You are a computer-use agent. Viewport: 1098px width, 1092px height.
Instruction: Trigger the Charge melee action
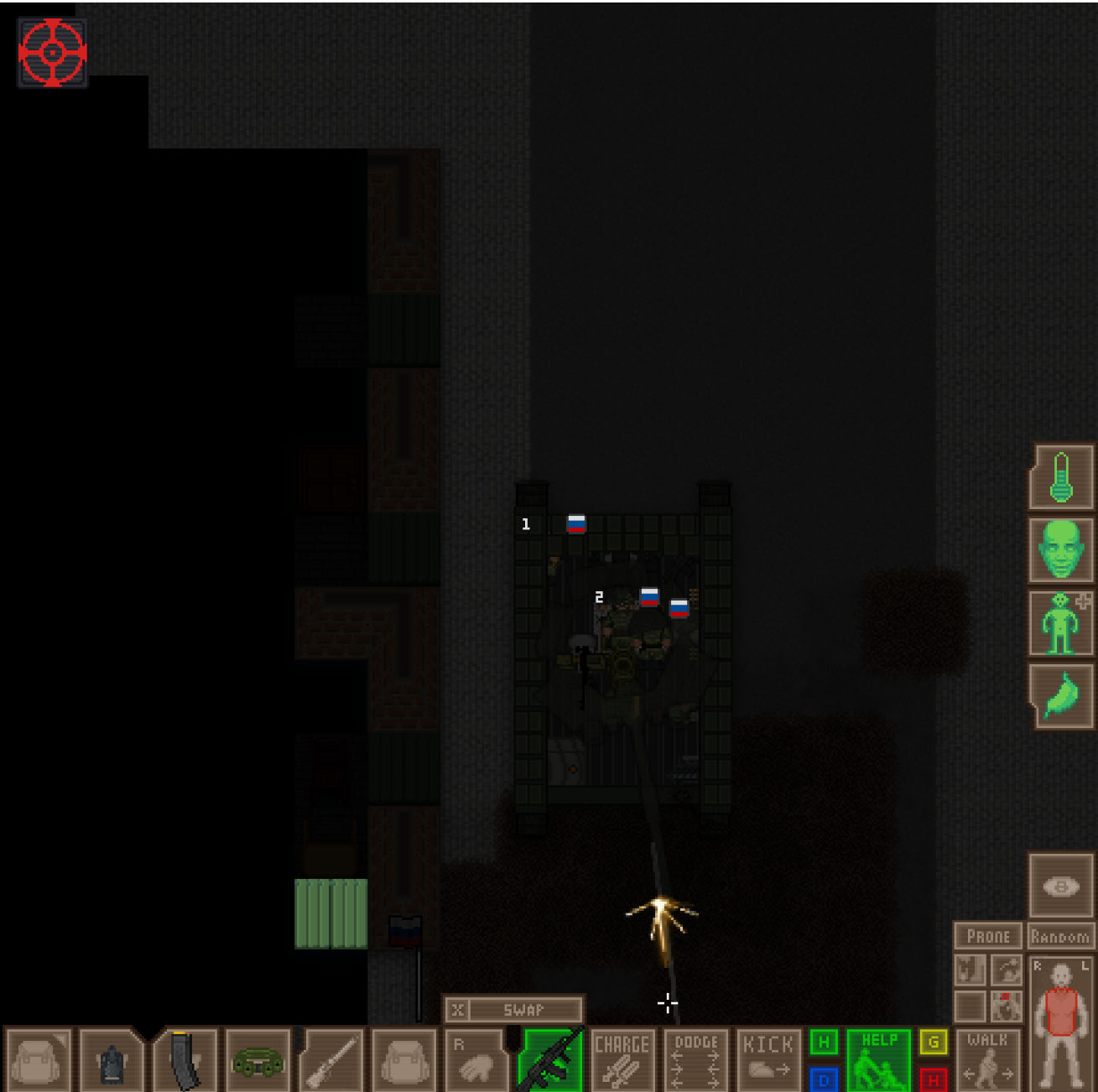point(622,1059)
